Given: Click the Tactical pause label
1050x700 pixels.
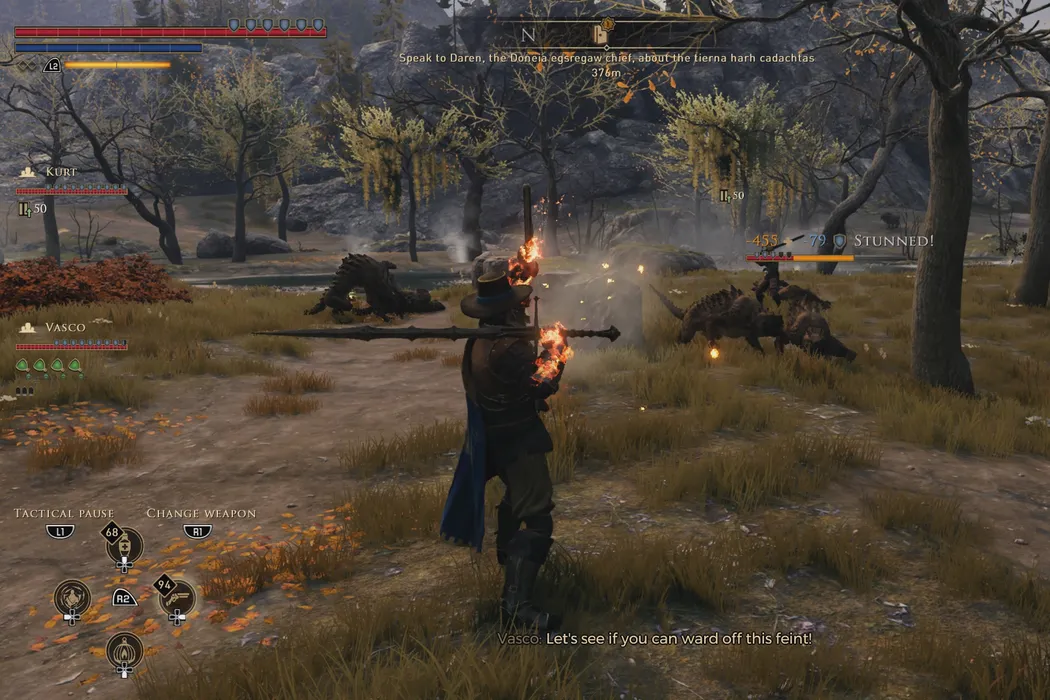Looking at the screenshot, I should (64, 513).
